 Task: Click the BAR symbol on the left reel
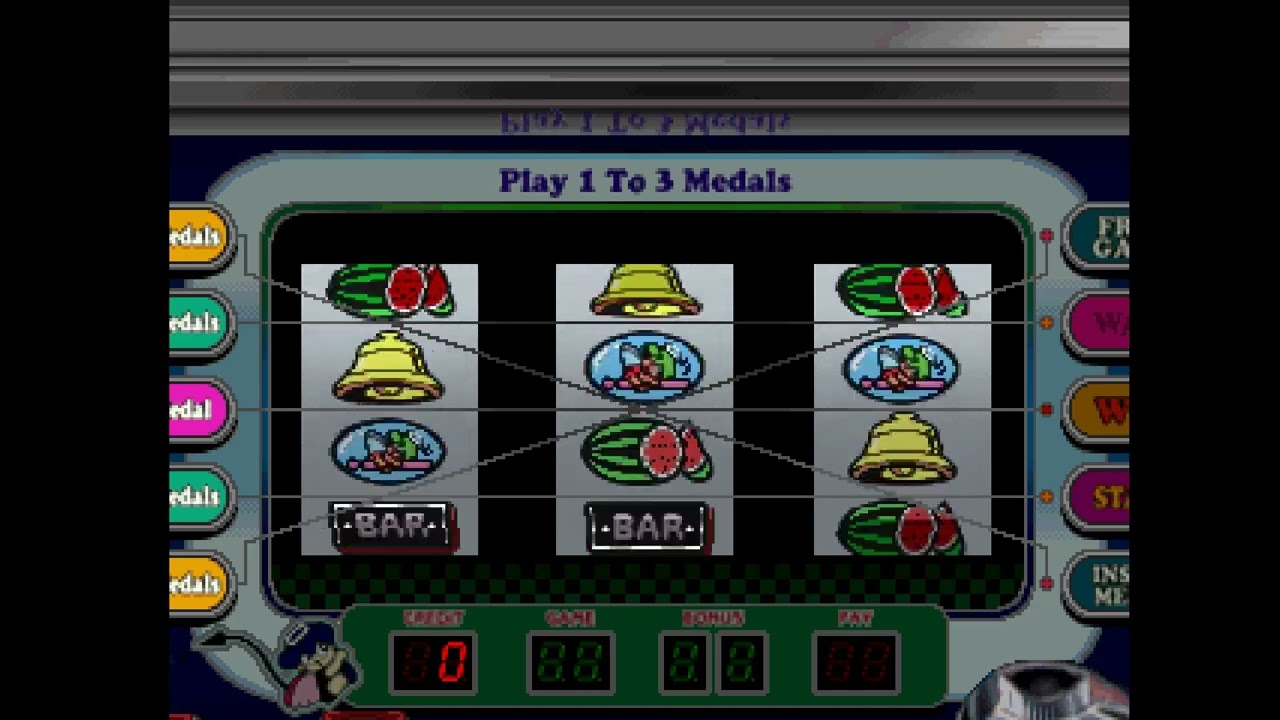point(390,525)
